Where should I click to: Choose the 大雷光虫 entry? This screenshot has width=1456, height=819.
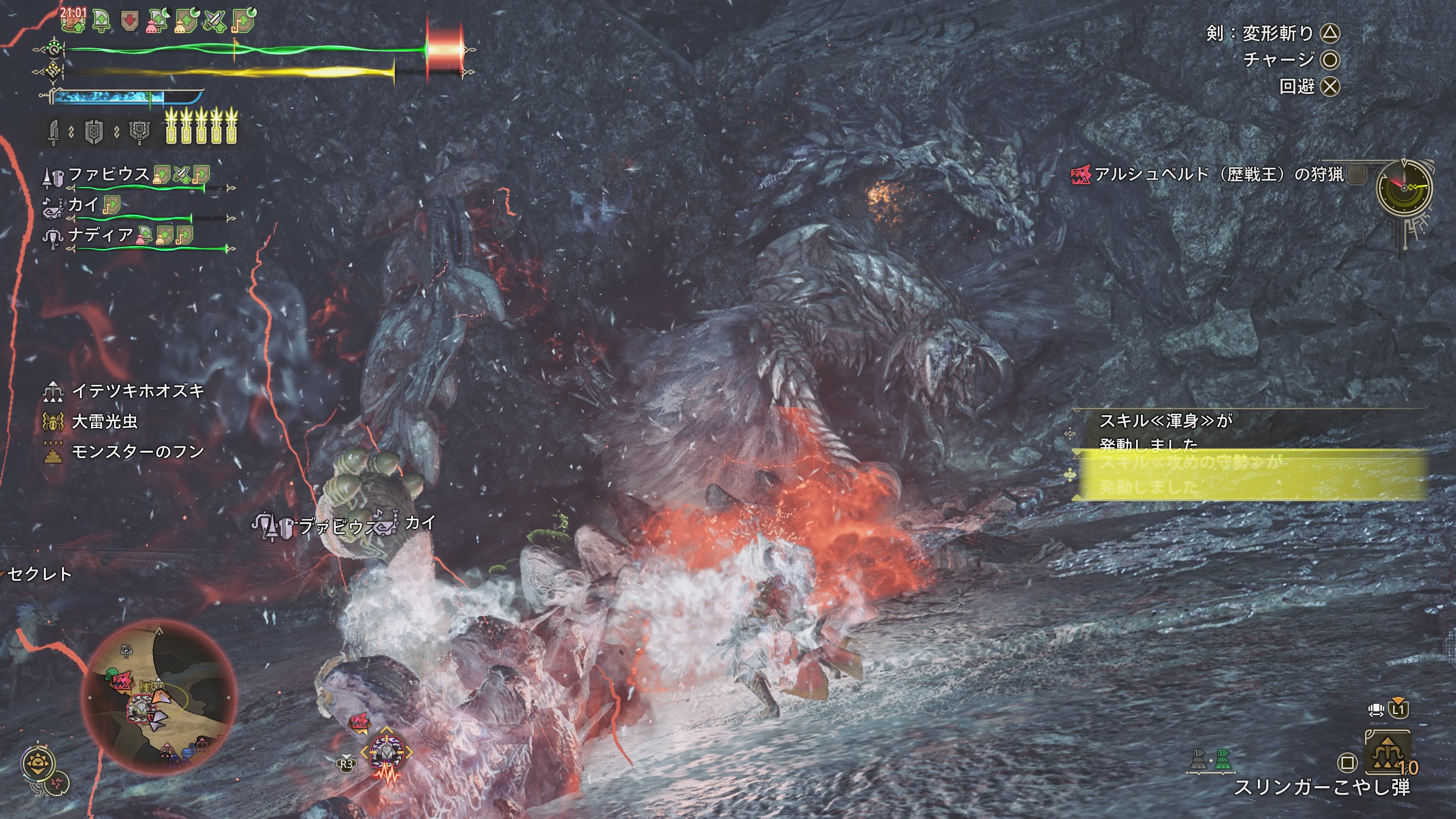(x=105, y=422)
